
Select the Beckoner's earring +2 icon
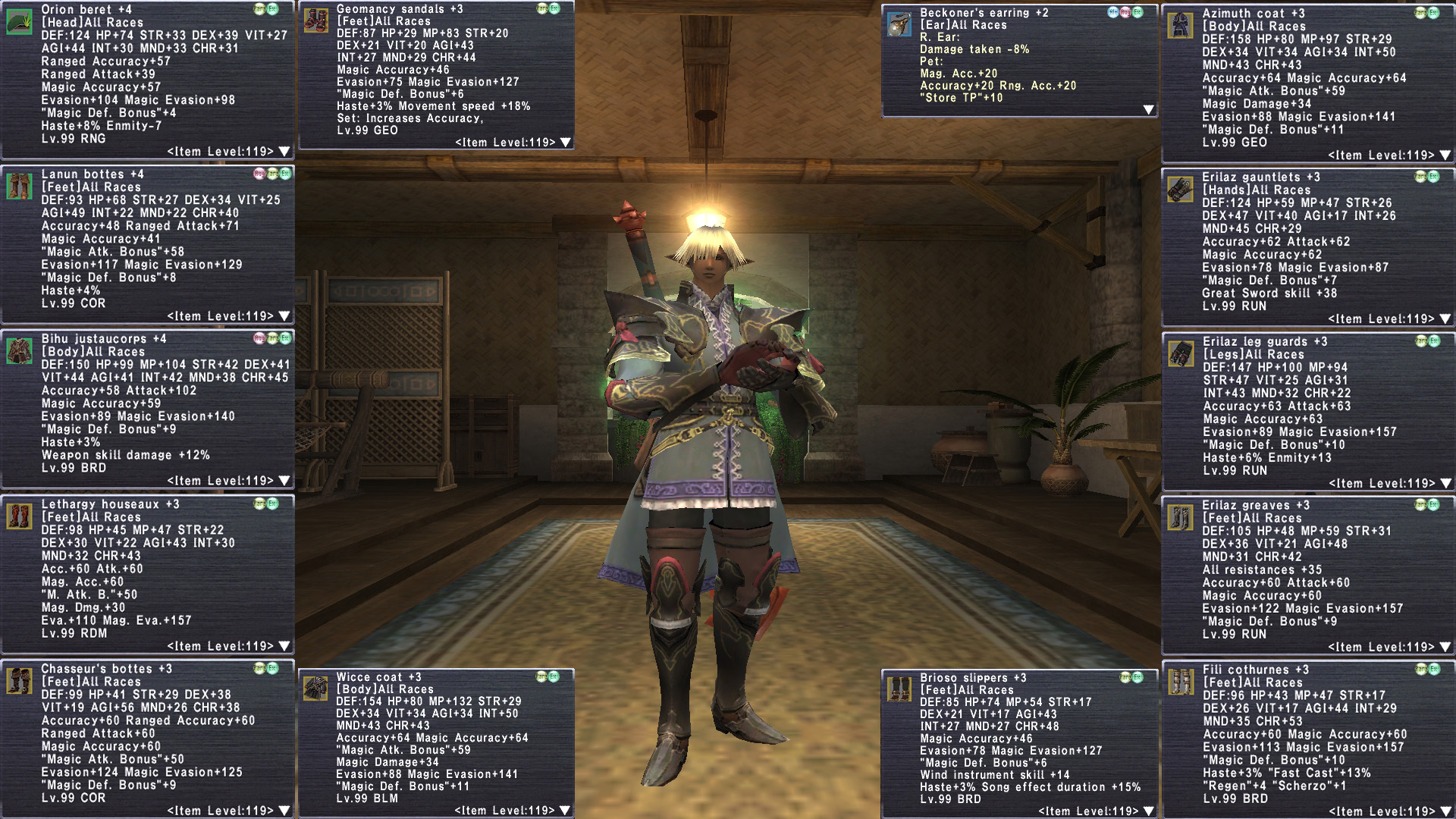pos(899,24)
